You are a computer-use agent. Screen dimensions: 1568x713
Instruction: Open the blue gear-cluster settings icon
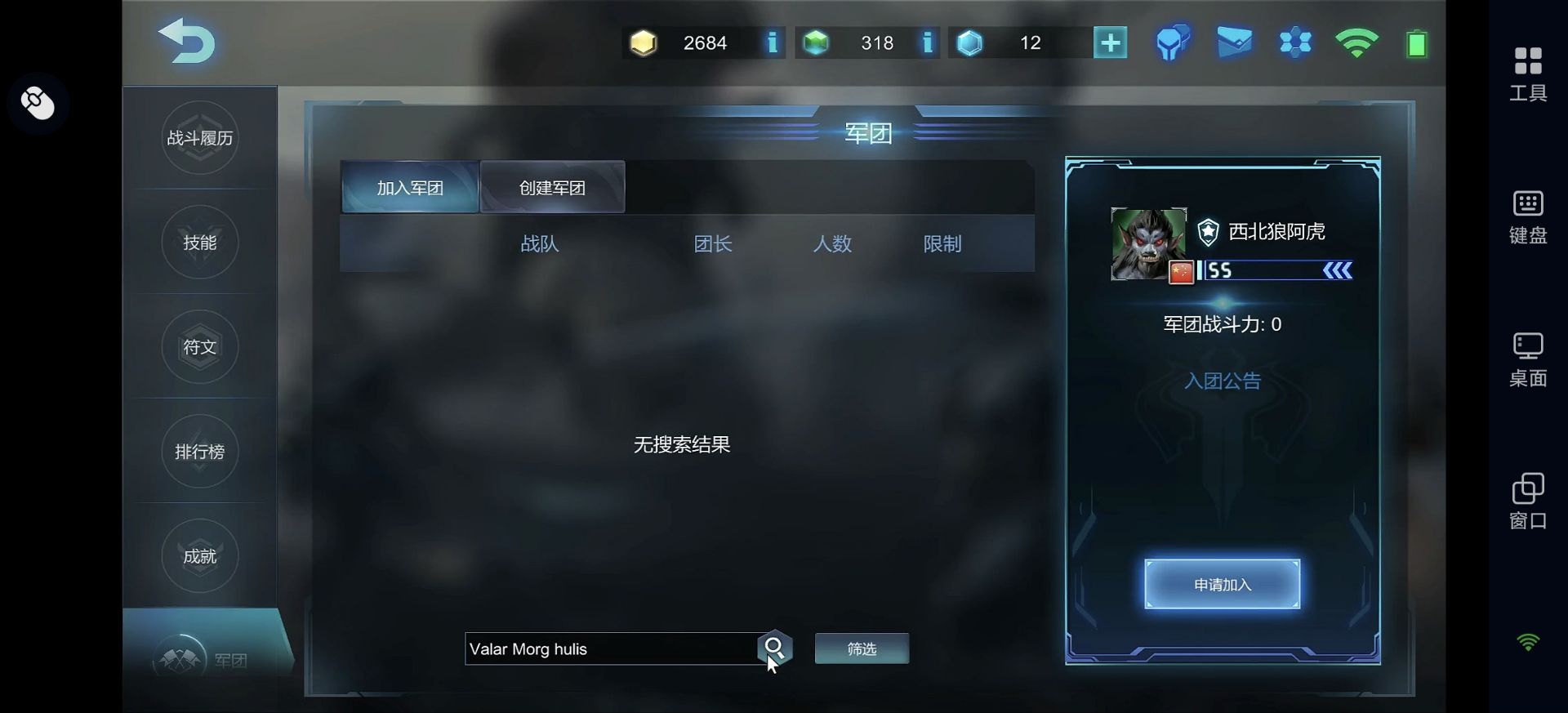pyautogui.click(x=1295, y=42)
